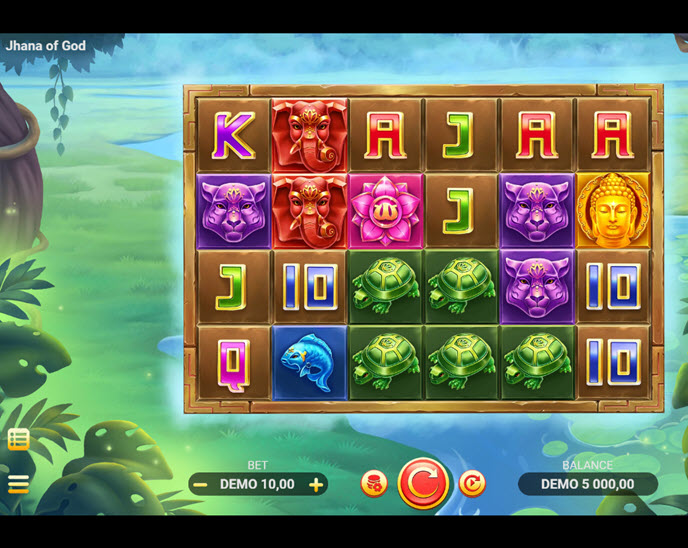Screen dimensions: 688x548
Task: Spin the reels with the big red button
Action: pos(424,484)
